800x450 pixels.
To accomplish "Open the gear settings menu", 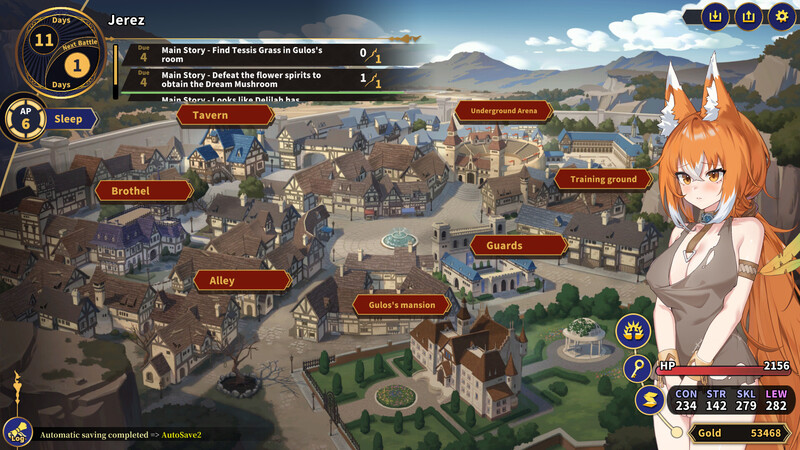I will (781, 16).
